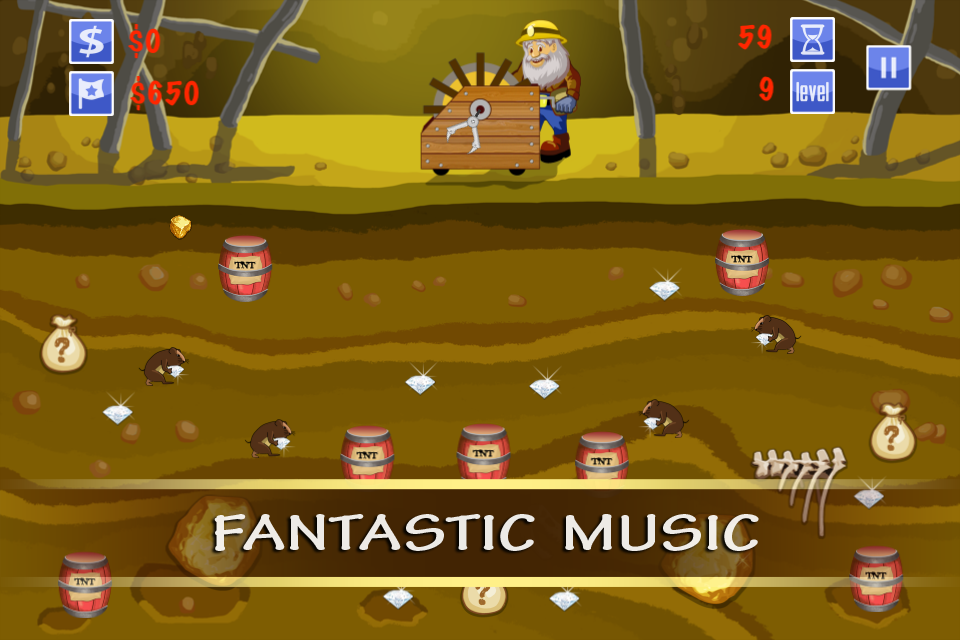Tap the blue level icon
This screenshot has width=960, height=640.
pyautogui.click(x=812, y=92)
